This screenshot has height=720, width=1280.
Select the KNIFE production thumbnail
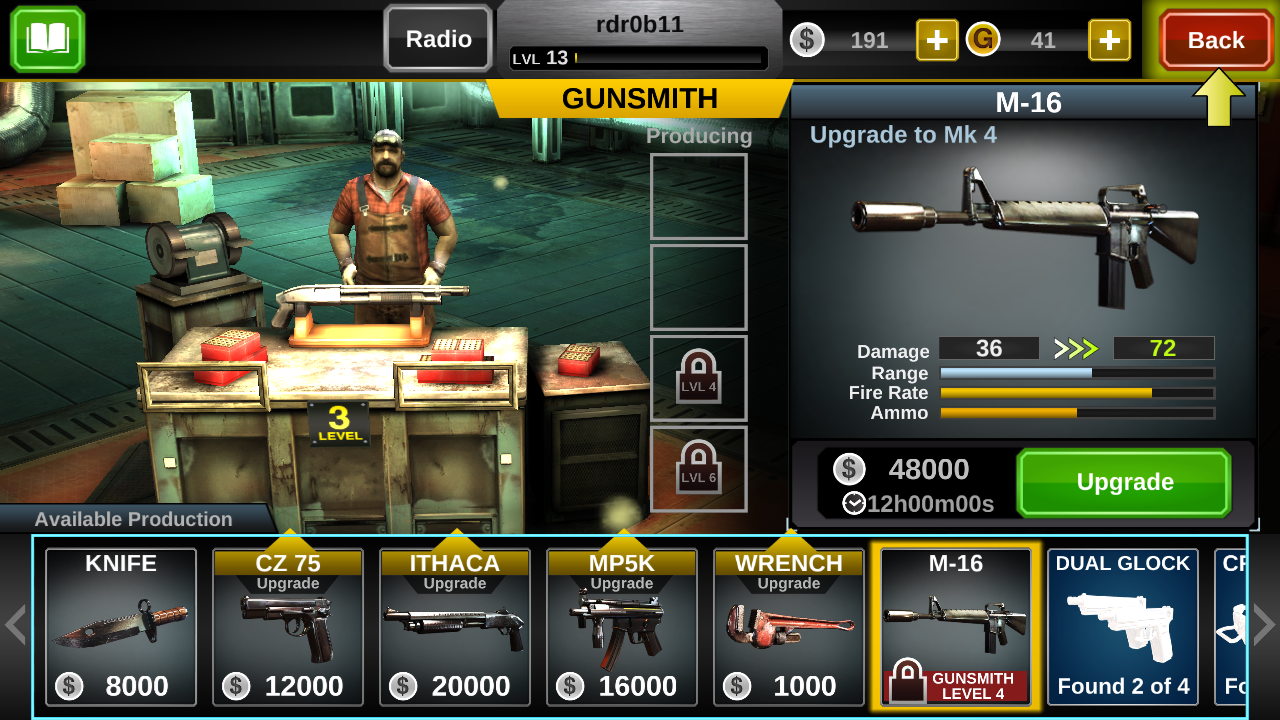pos(120,627)
